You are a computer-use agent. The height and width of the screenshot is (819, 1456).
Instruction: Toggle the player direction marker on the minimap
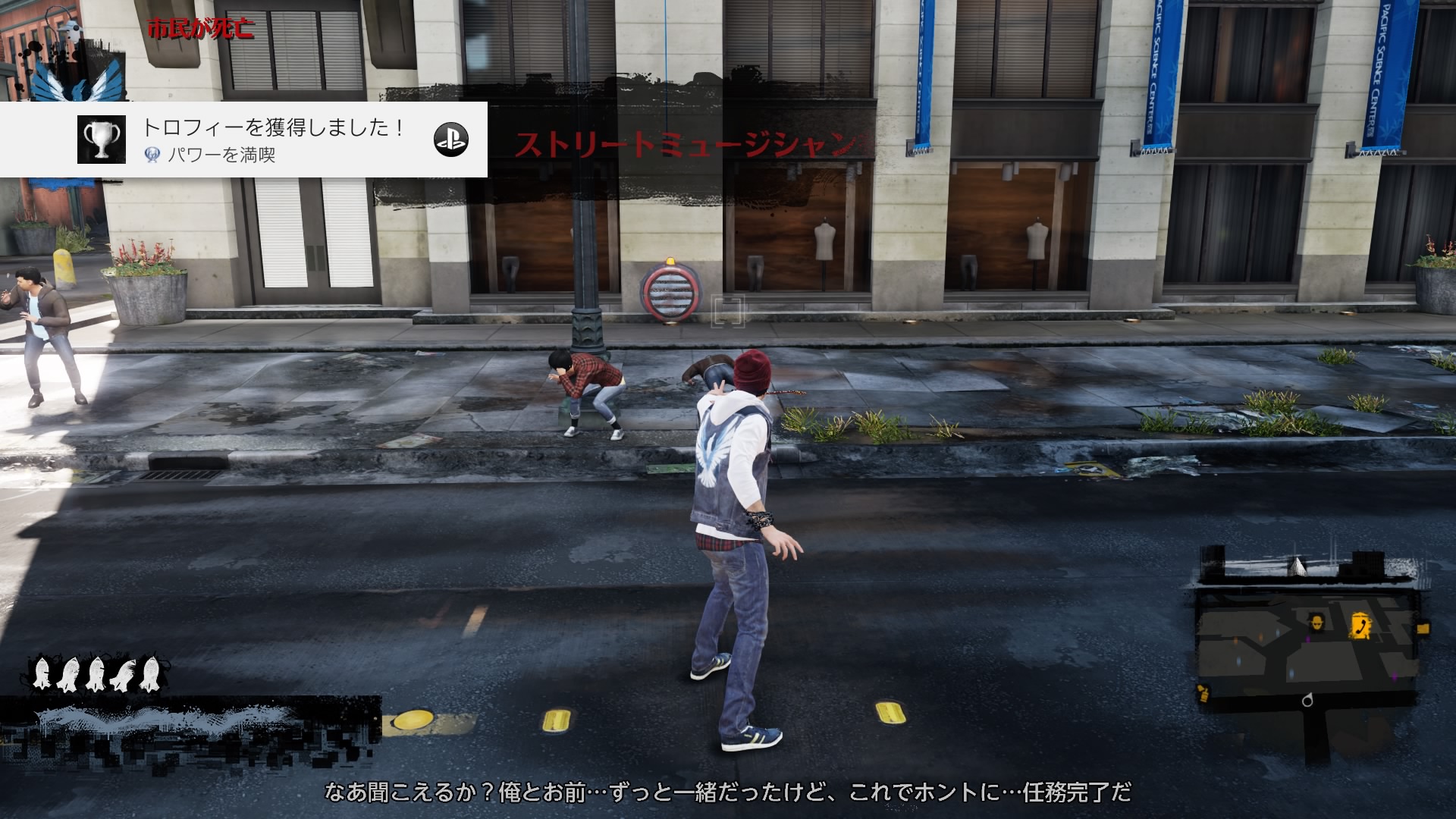[1307, 699]
